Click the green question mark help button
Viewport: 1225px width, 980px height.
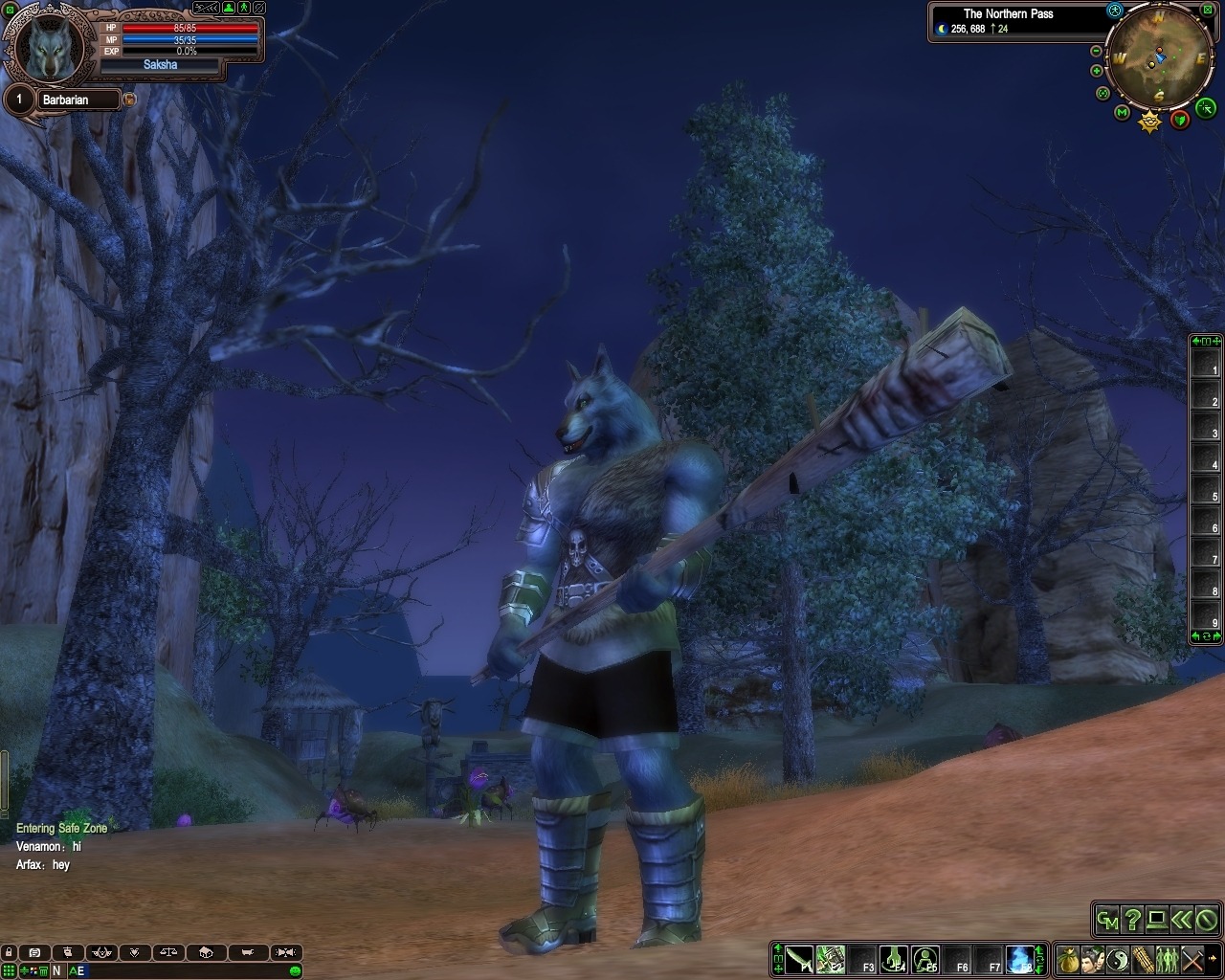click(x=1132, y=920)
